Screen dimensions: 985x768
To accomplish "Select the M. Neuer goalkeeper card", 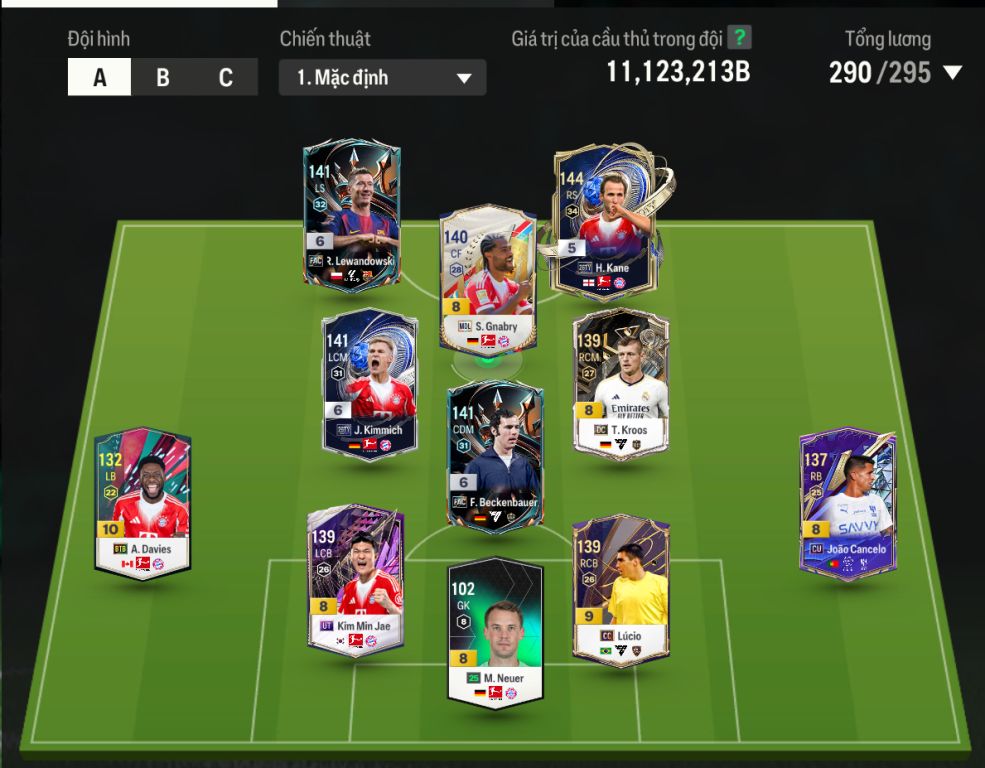I will pos(494,632).
